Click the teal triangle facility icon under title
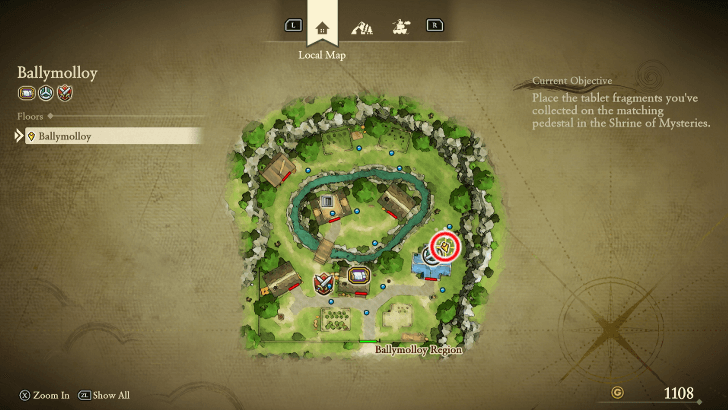 coord(46,94)
